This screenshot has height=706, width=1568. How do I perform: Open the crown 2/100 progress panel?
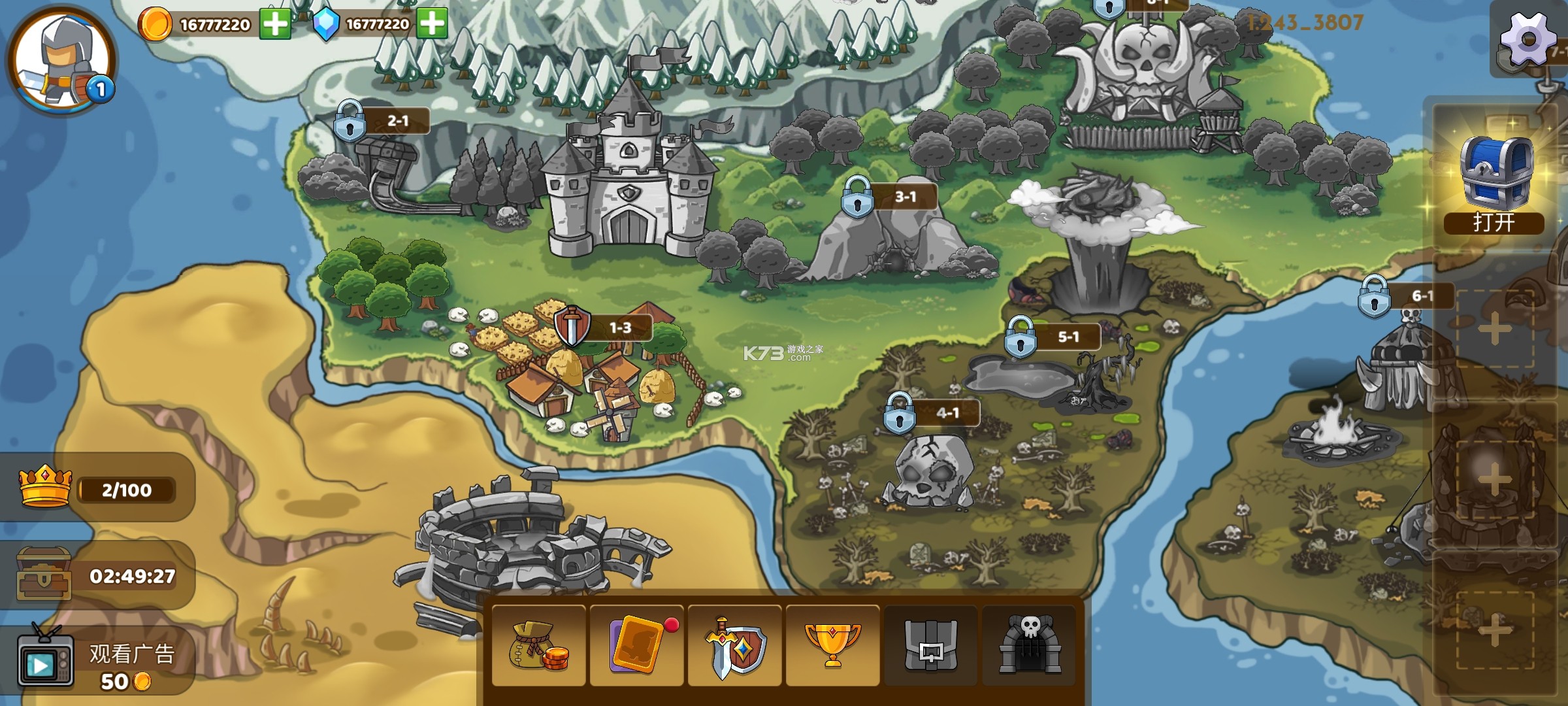coord(98,489)
